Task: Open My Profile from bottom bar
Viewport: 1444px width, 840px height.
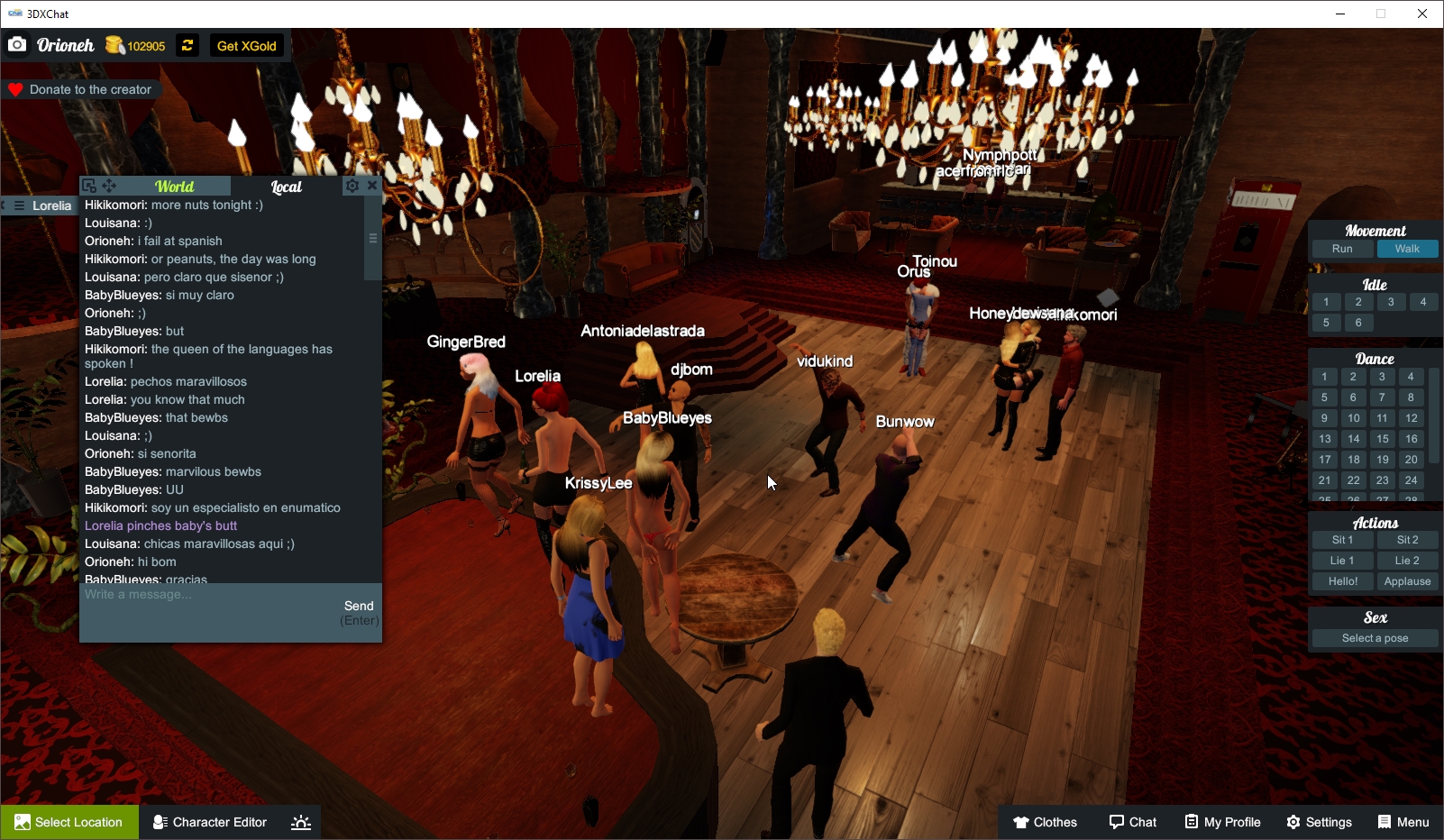Action: (1222, 822)
